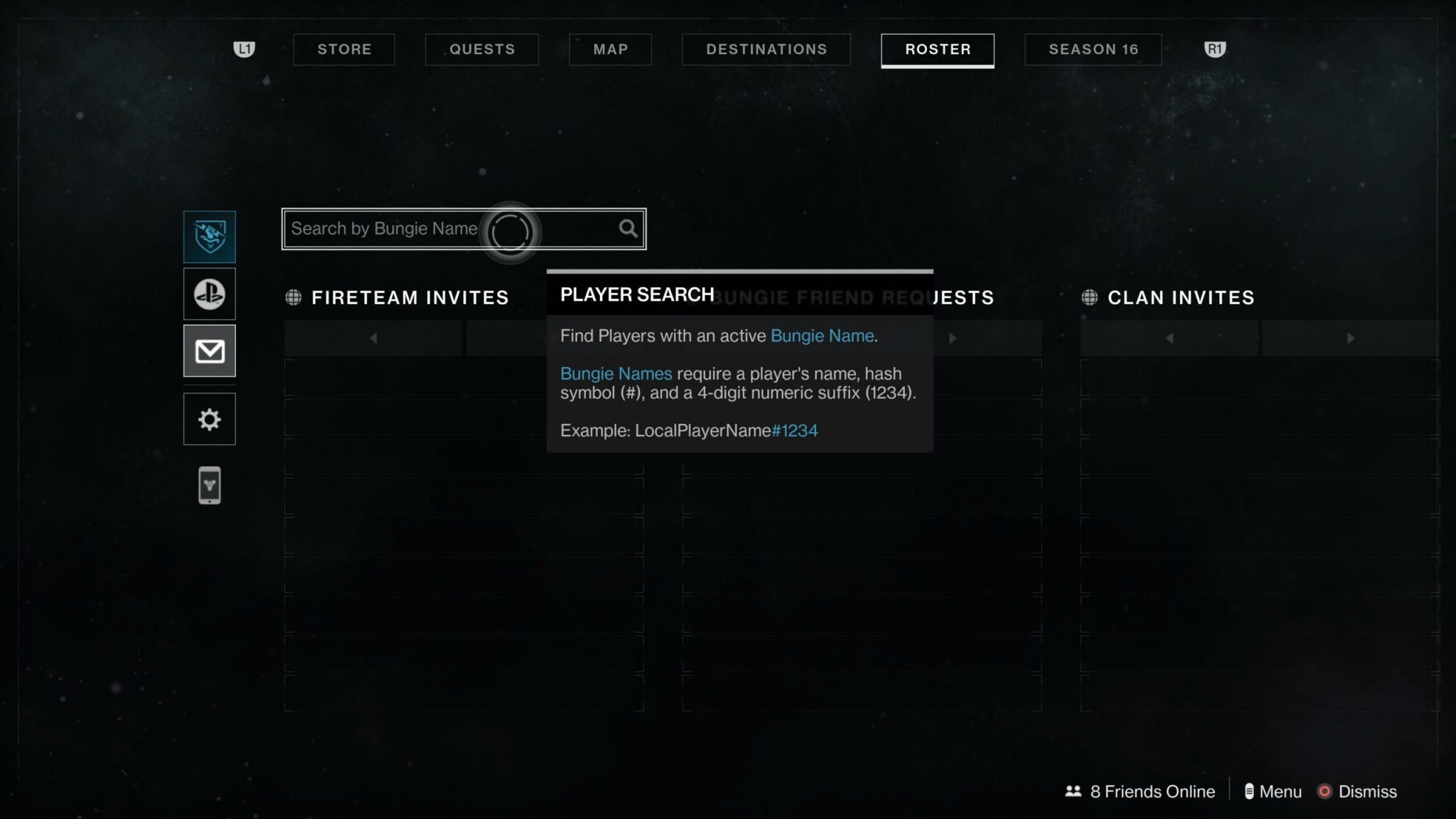Open the settings gear in the sidebar
The width and height of the screenshot is (1456, 819).
[209, 419]
